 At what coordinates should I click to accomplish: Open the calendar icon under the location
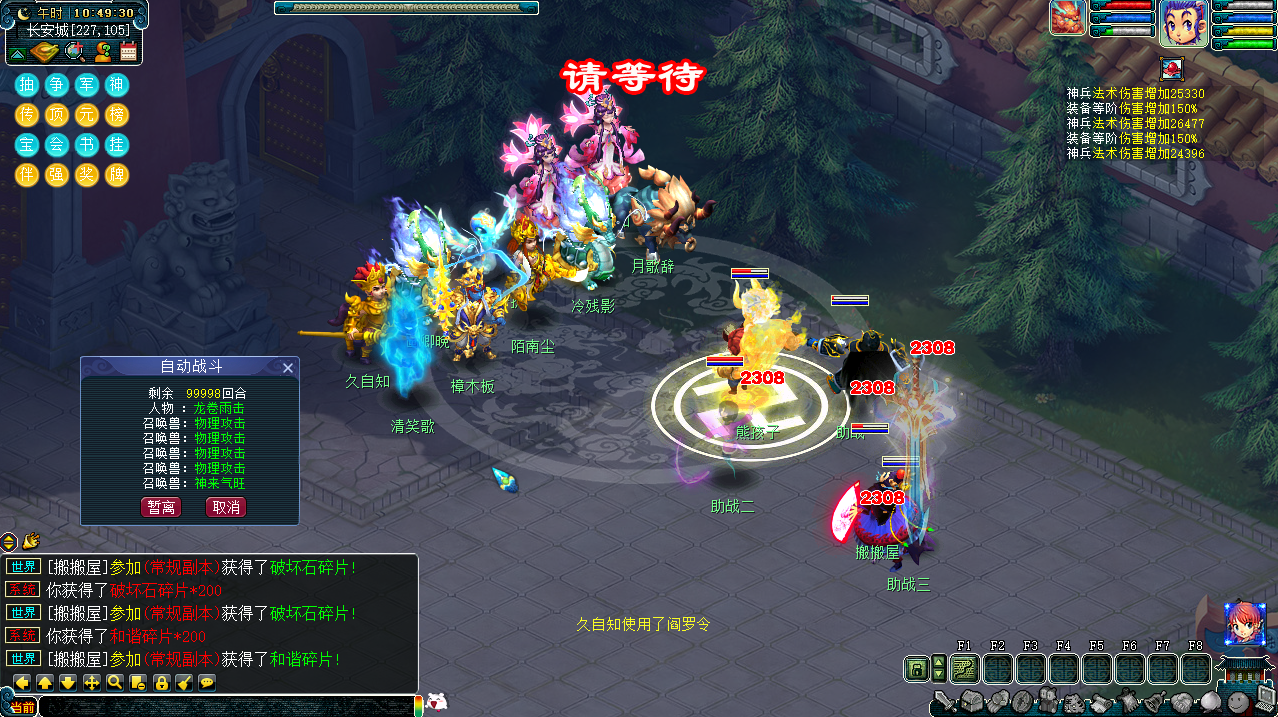coord(128,51)
